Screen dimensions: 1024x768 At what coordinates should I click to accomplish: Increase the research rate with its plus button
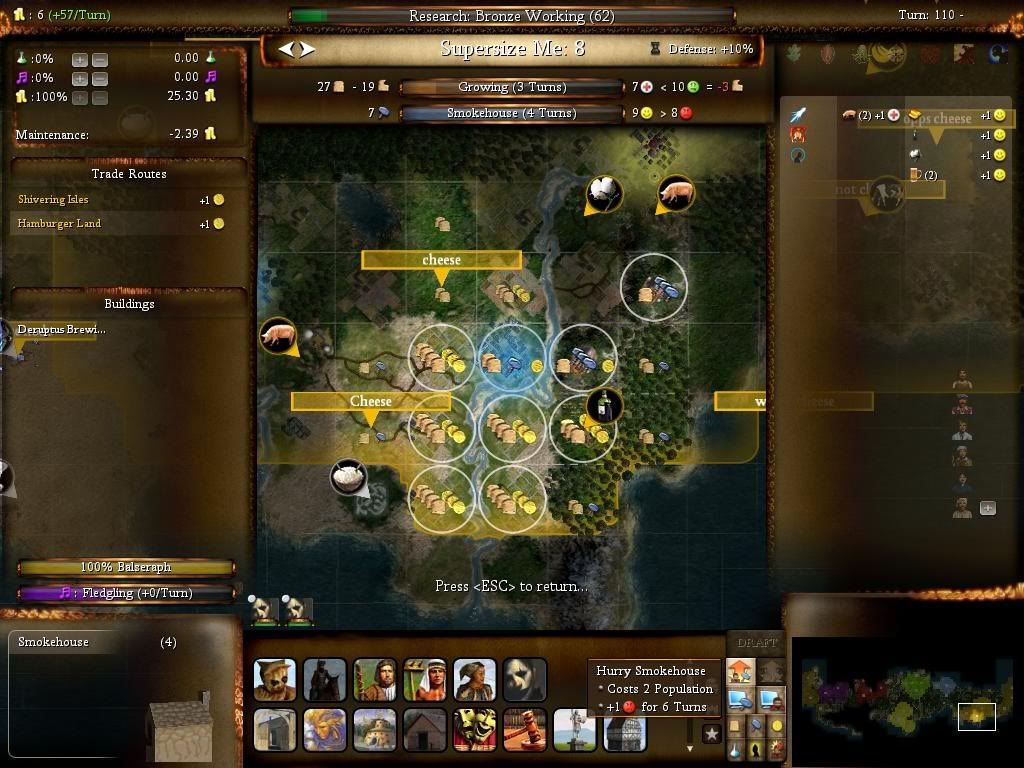pyautogui.click(x=80, y=59)
